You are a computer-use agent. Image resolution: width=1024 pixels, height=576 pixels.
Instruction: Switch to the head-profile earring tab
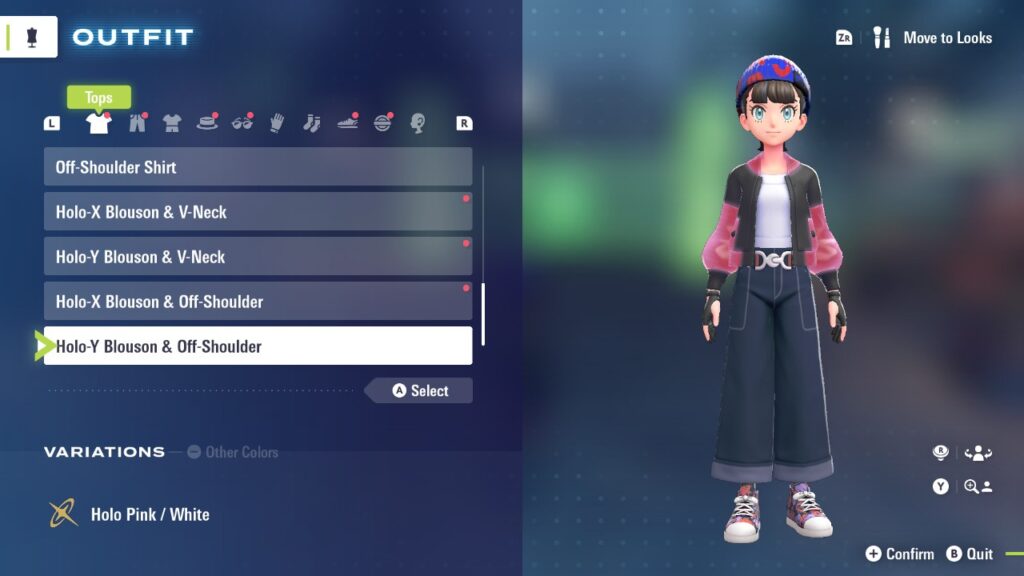tap(417, 123)
